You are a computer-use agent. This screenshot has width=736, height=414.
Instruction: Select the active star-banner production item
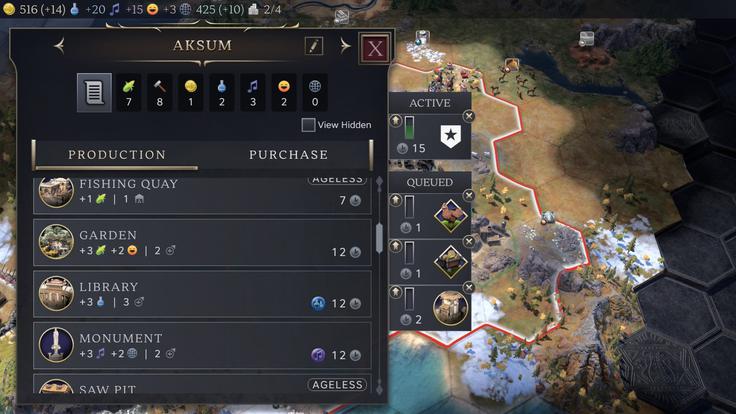(449, 134)
